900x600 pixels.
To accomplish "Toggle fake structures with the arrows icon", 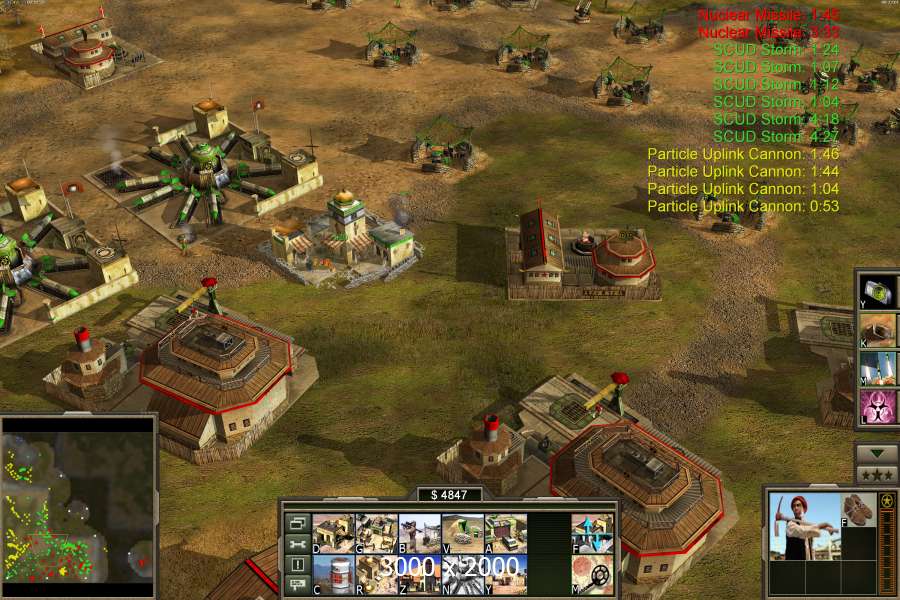I will click(593, 534).
